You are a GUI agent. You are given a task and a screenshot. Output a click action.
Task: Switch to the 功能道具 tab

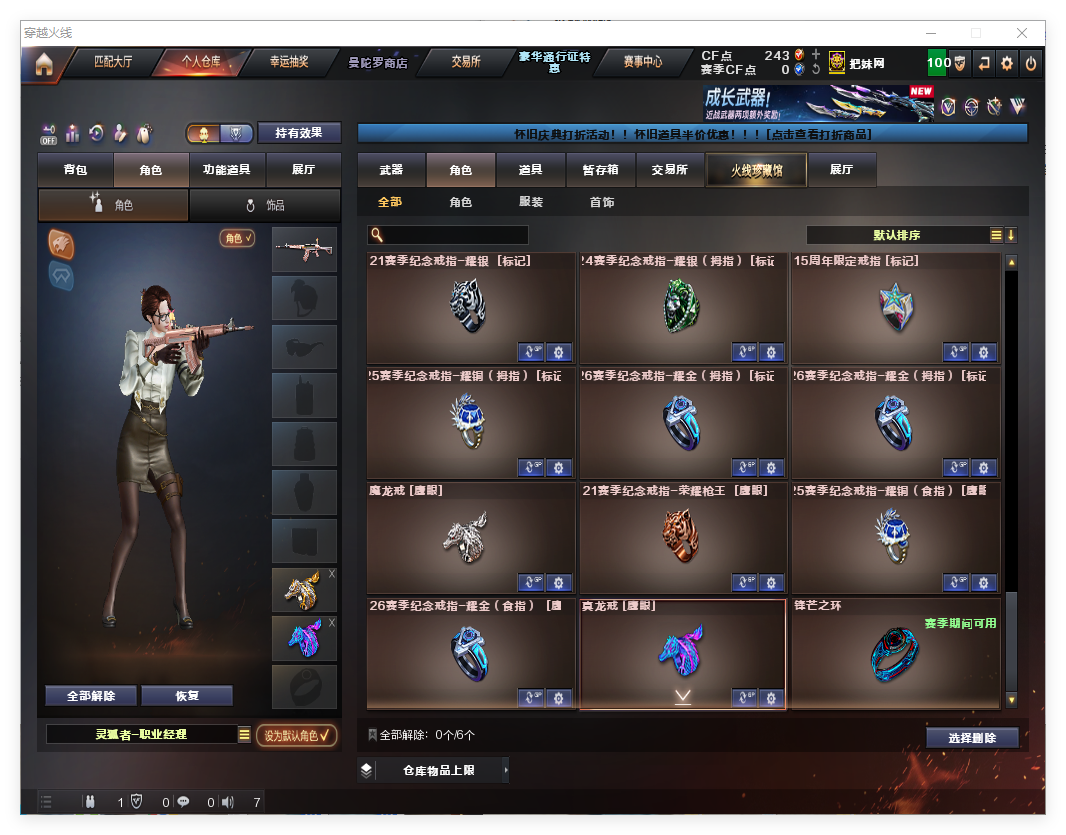point(226,170)
